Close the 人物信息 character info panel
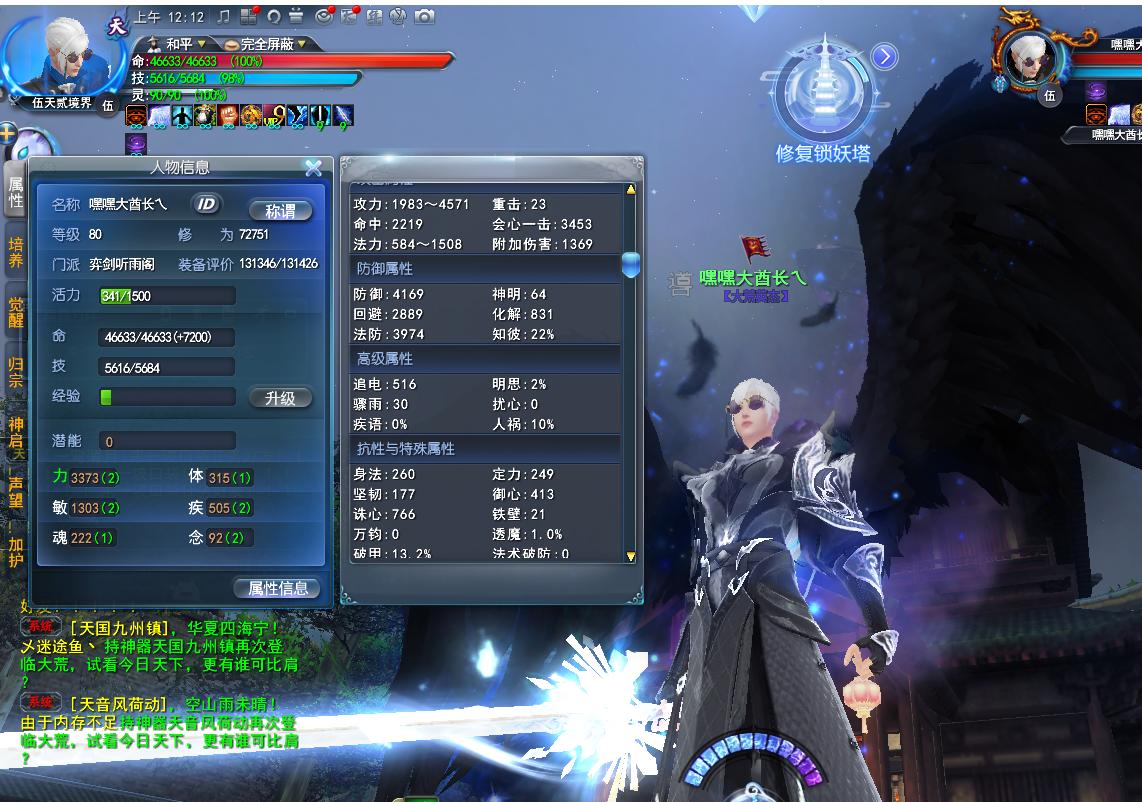Screen dimensions: 1142x802 tap(313, 168)
